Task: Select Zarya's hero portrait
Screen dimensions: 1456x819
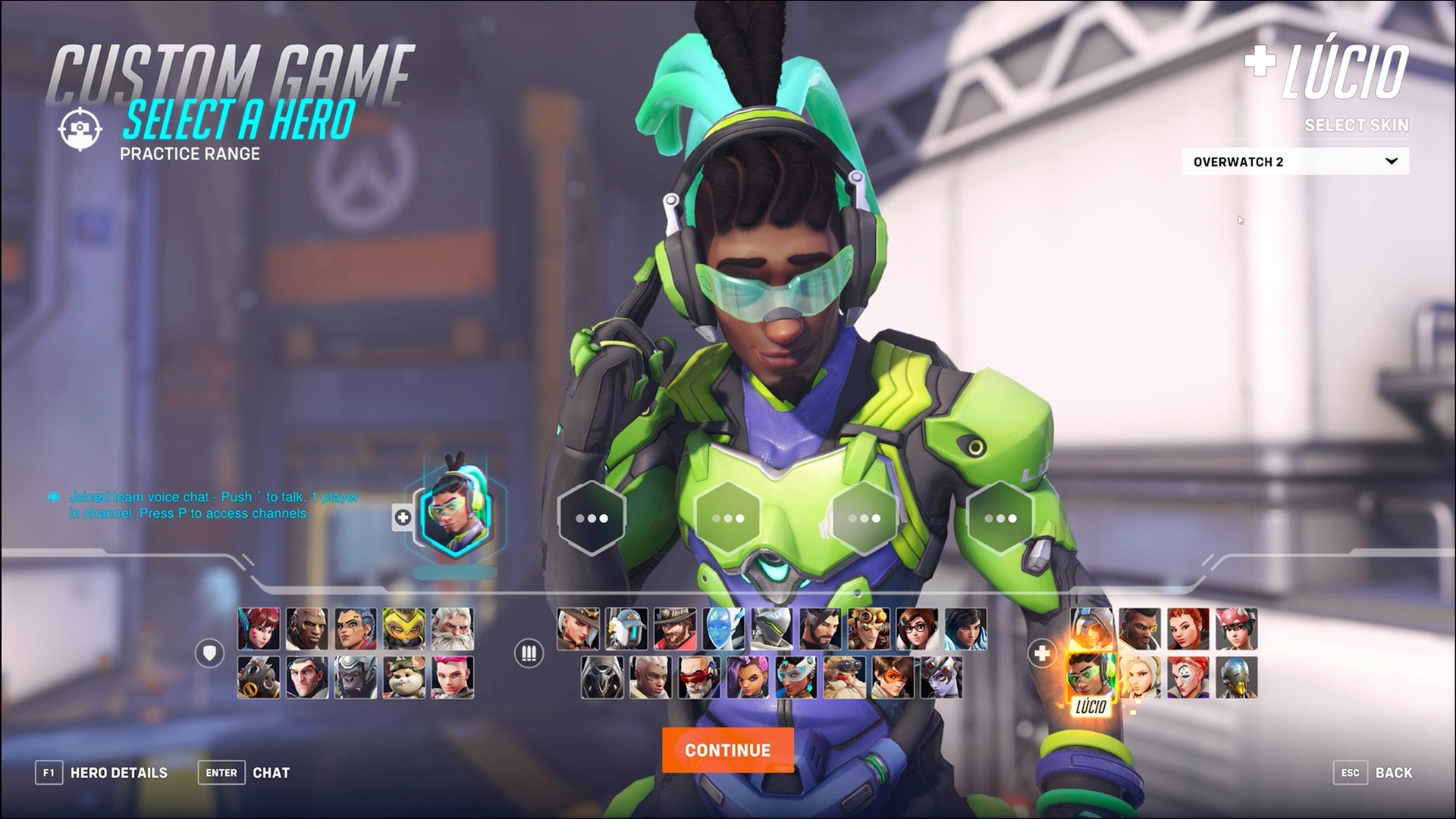Action: [x=451, y=677]
